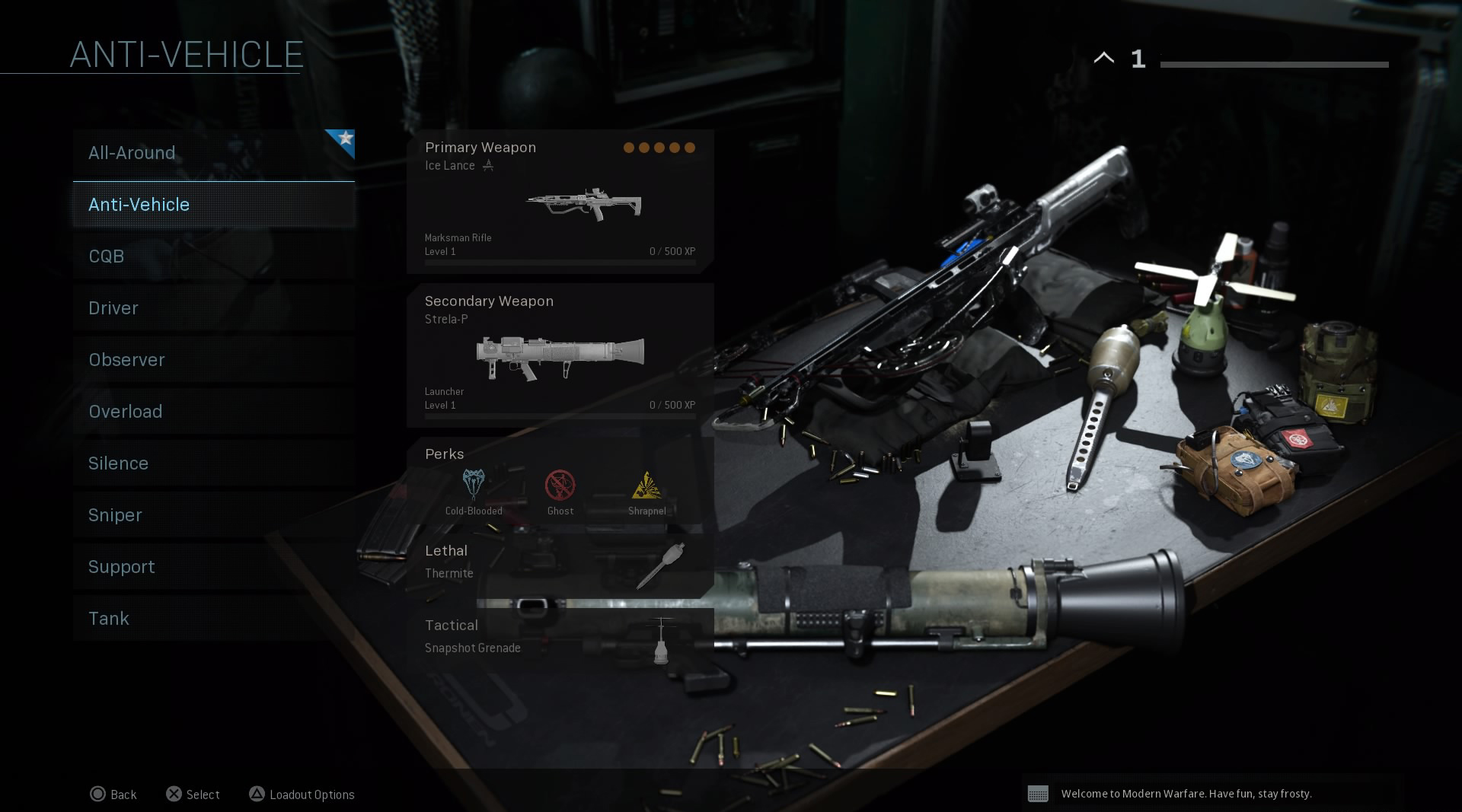Viewport: 1462px width, 812px height.
Task: Select the Driver loadout
Action: [x=213, y=308]
